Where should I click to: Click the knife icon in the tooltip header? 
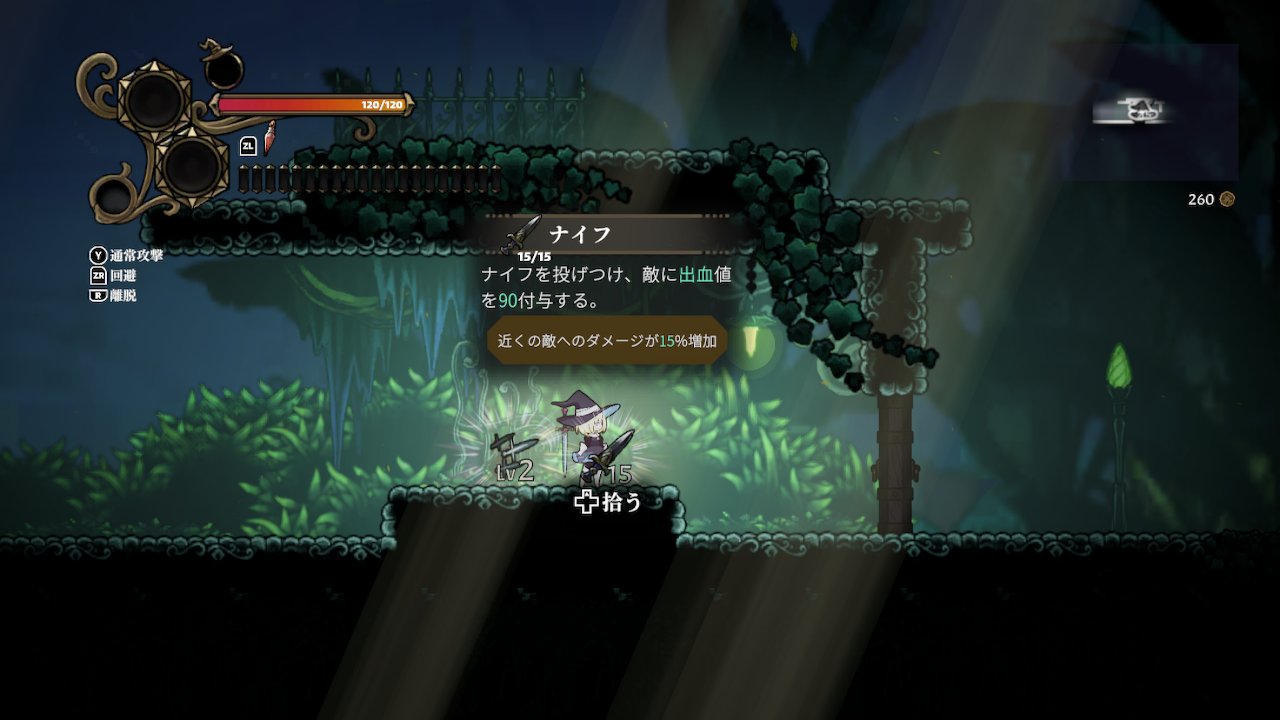point(521,232)
